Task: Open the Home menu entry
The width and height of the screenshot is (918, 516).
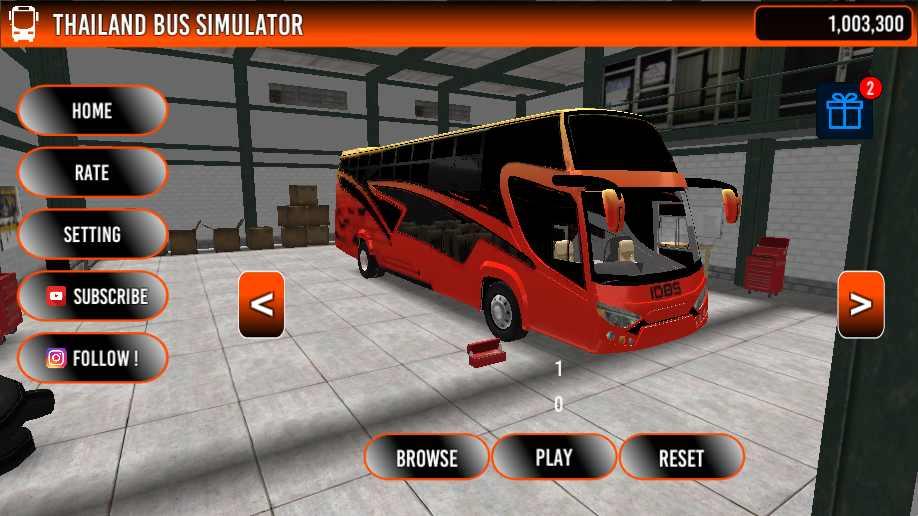Action: pos(92,111)
